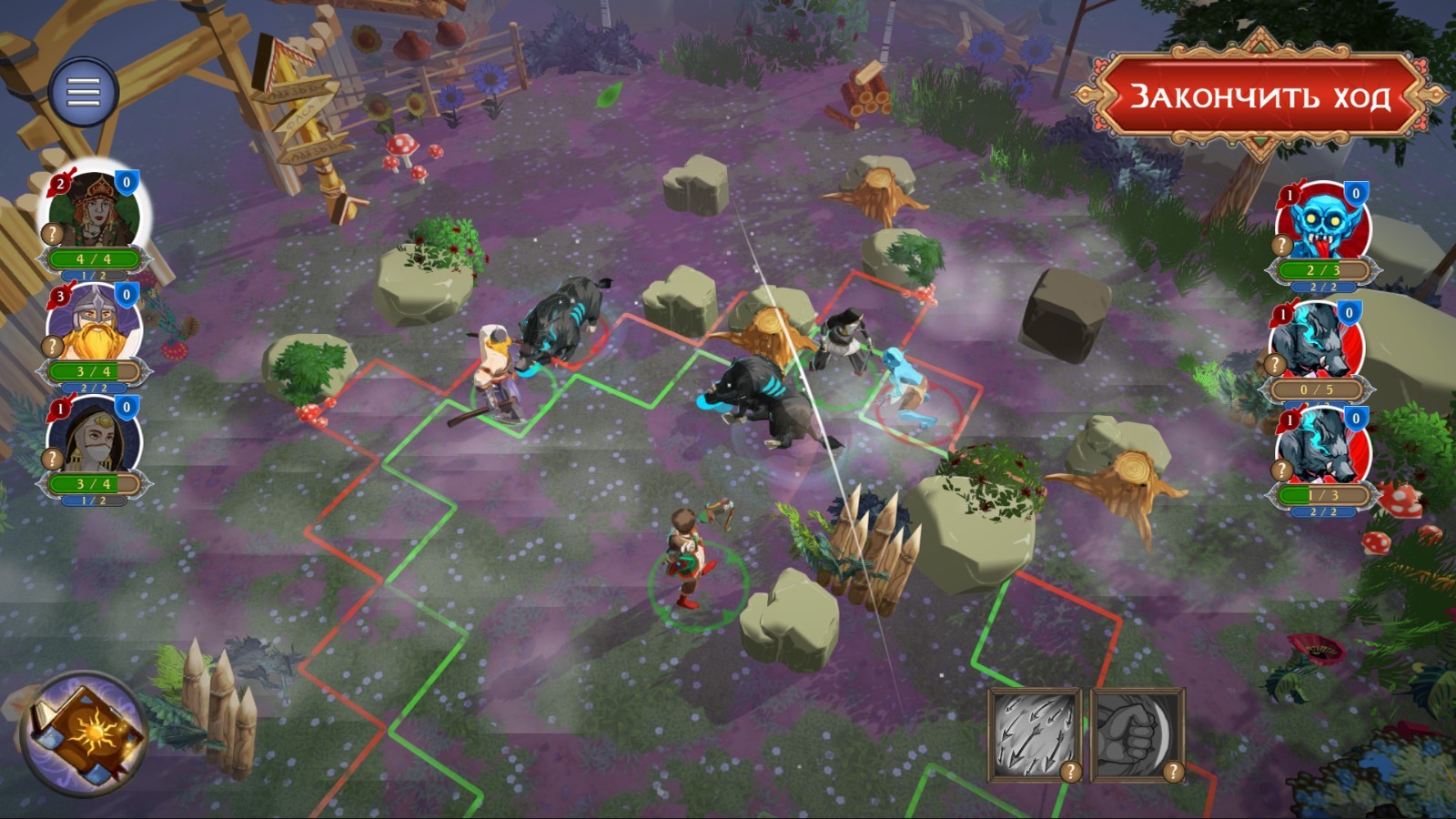Screen dimensions: 1456x819
Task: Show help for the arrow volley ability
Action: [x=1071, y=772]
